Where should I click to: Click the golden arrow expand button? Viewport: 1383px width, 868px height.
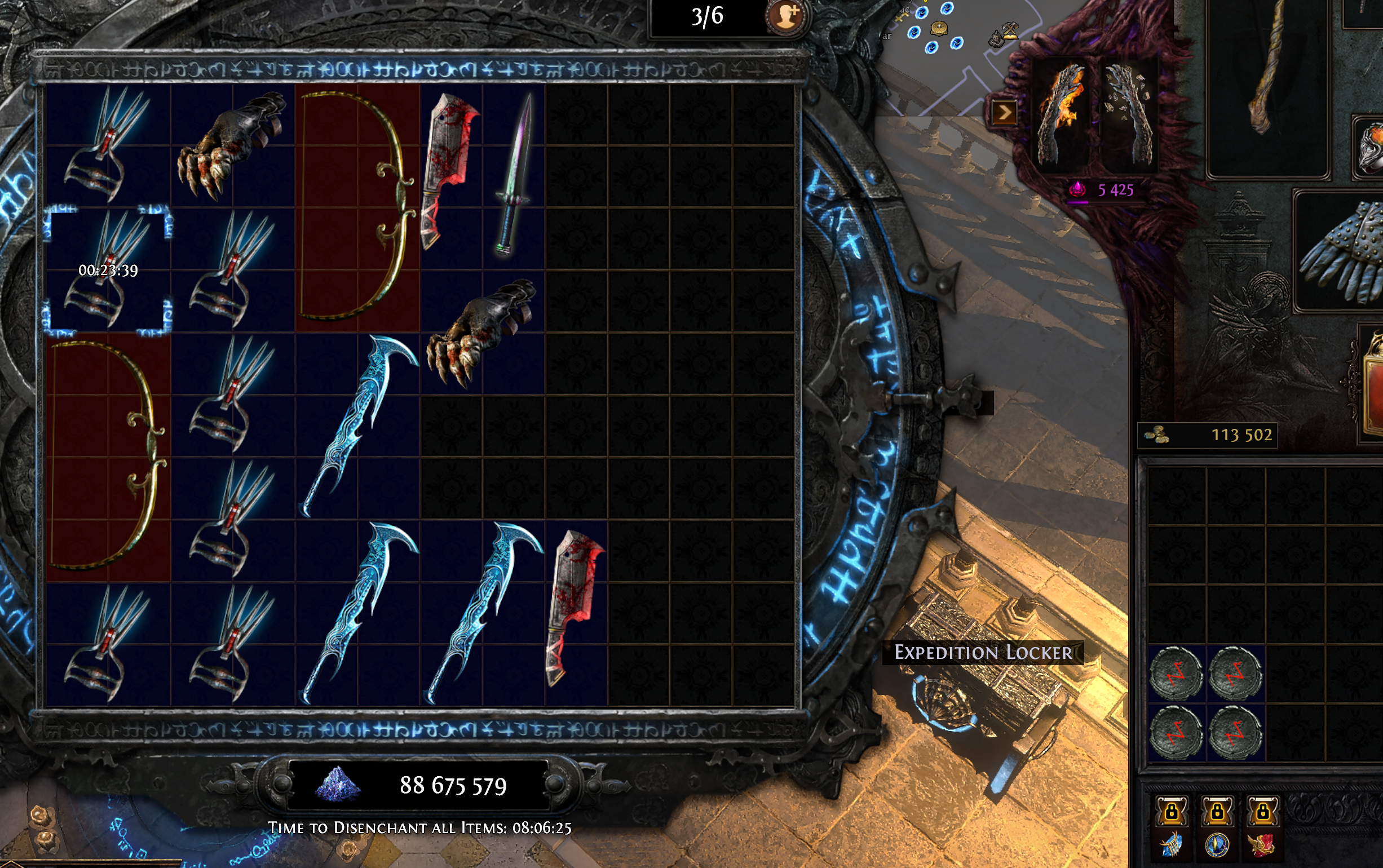(1004, 113)
